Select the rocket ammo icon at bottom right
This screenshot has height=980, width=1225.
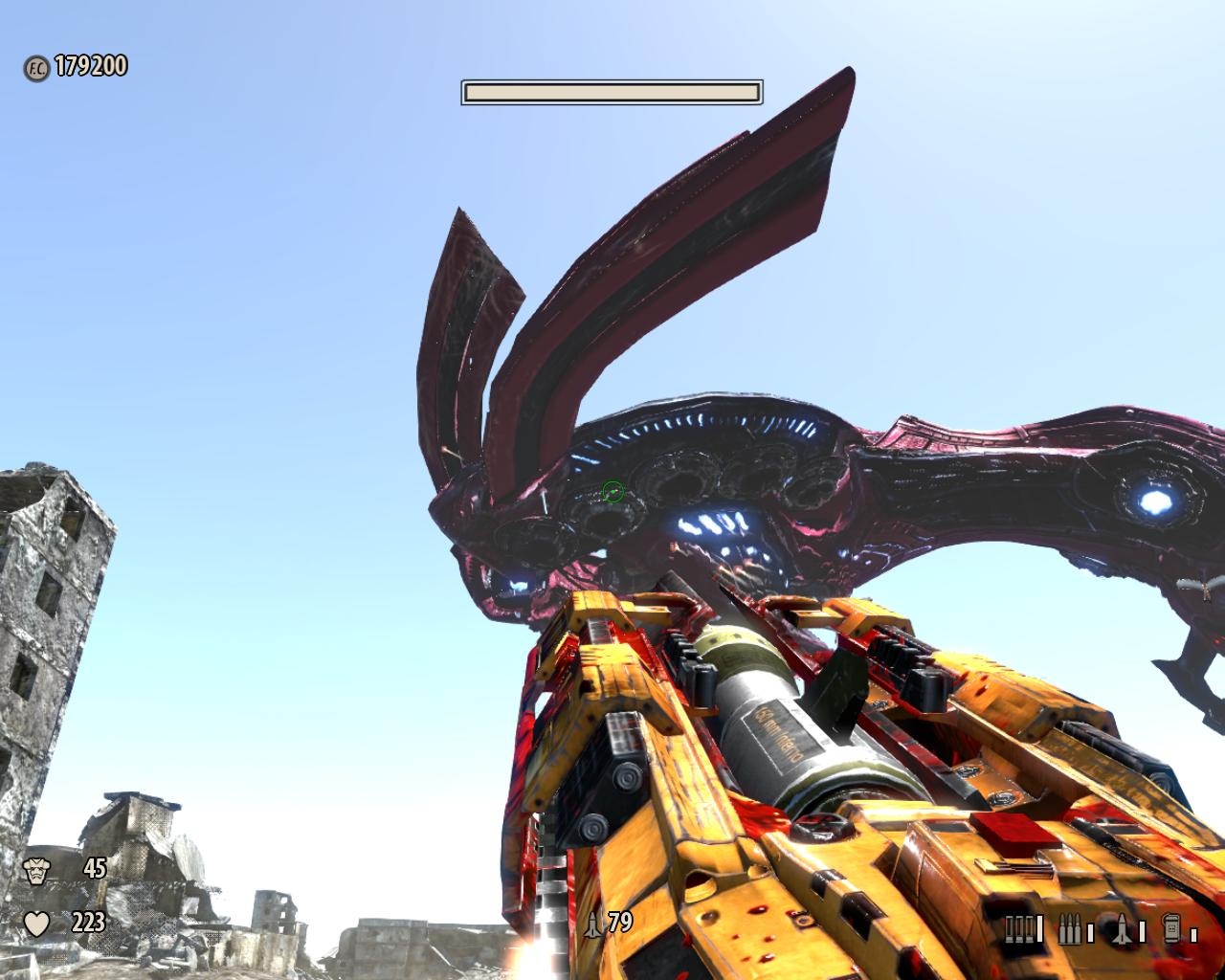[1124, 929]
